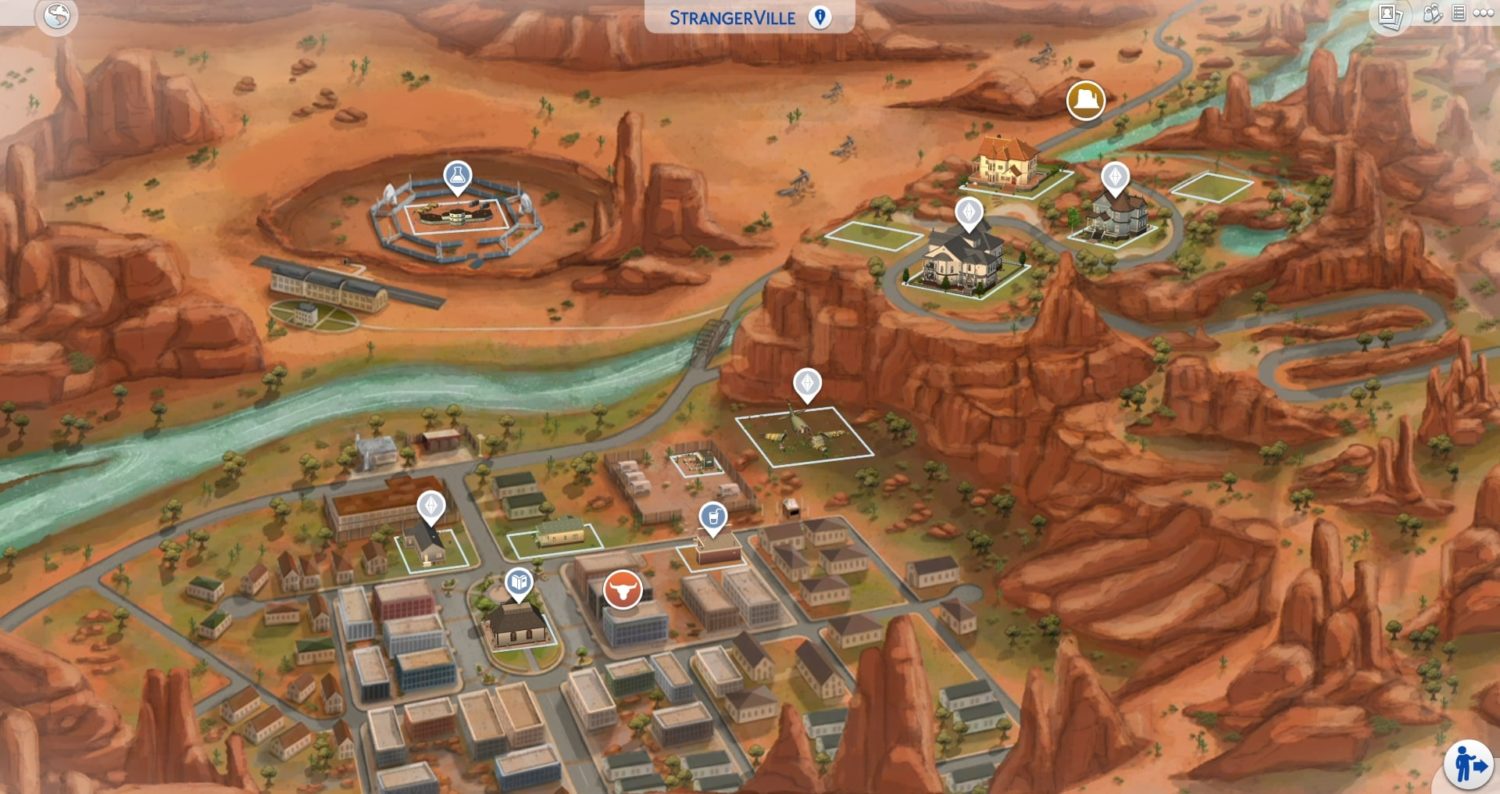The width and height of the screenshot is (1500, 794).
Task: Select the brown bell map marker
Action: click(1085, 101)
